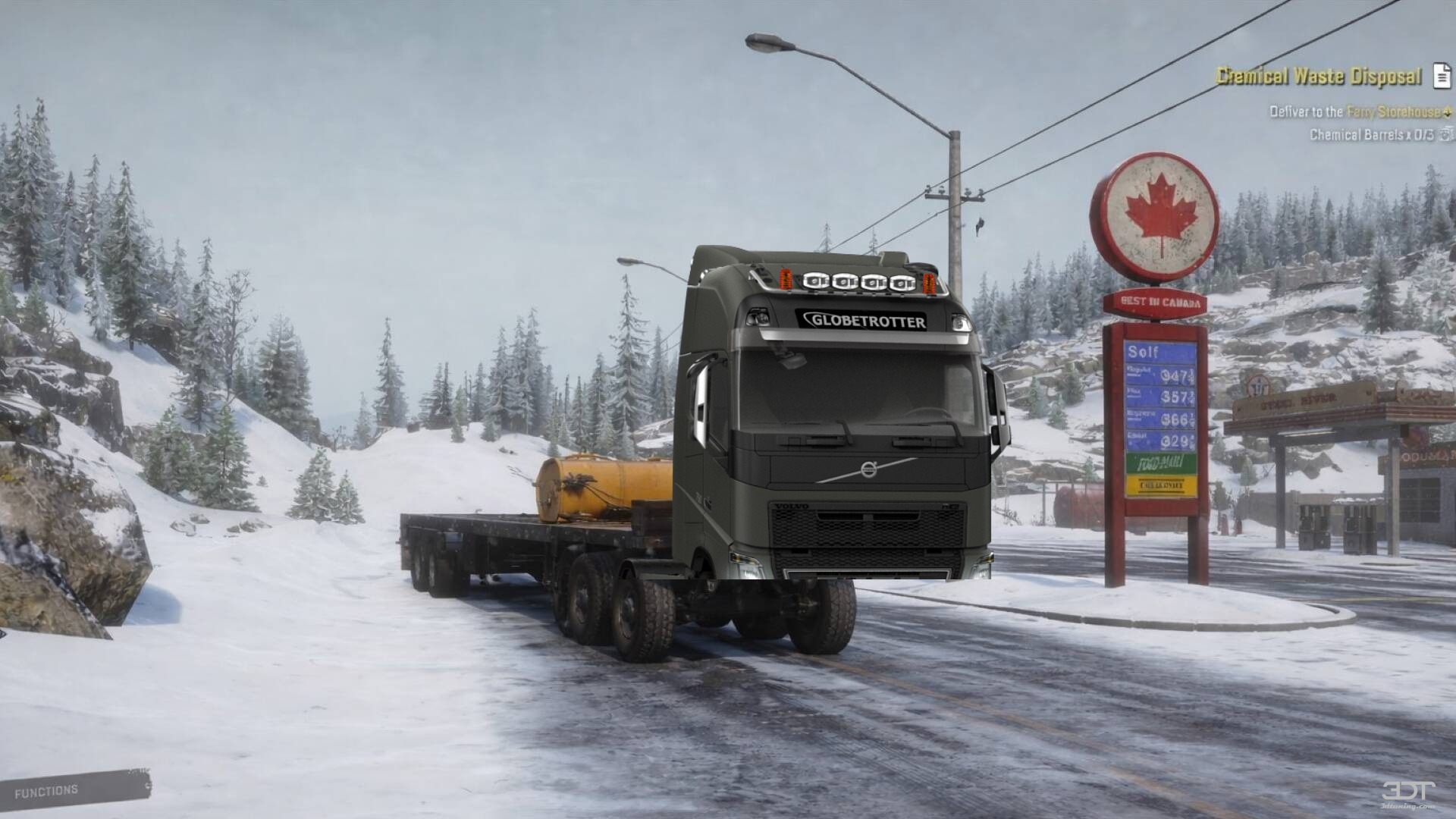The height and width of the screenshot is (819, 1456).
Task: Click the crossed-pump emblem above the gas station canopy
Action: [x=1257, y=384]
